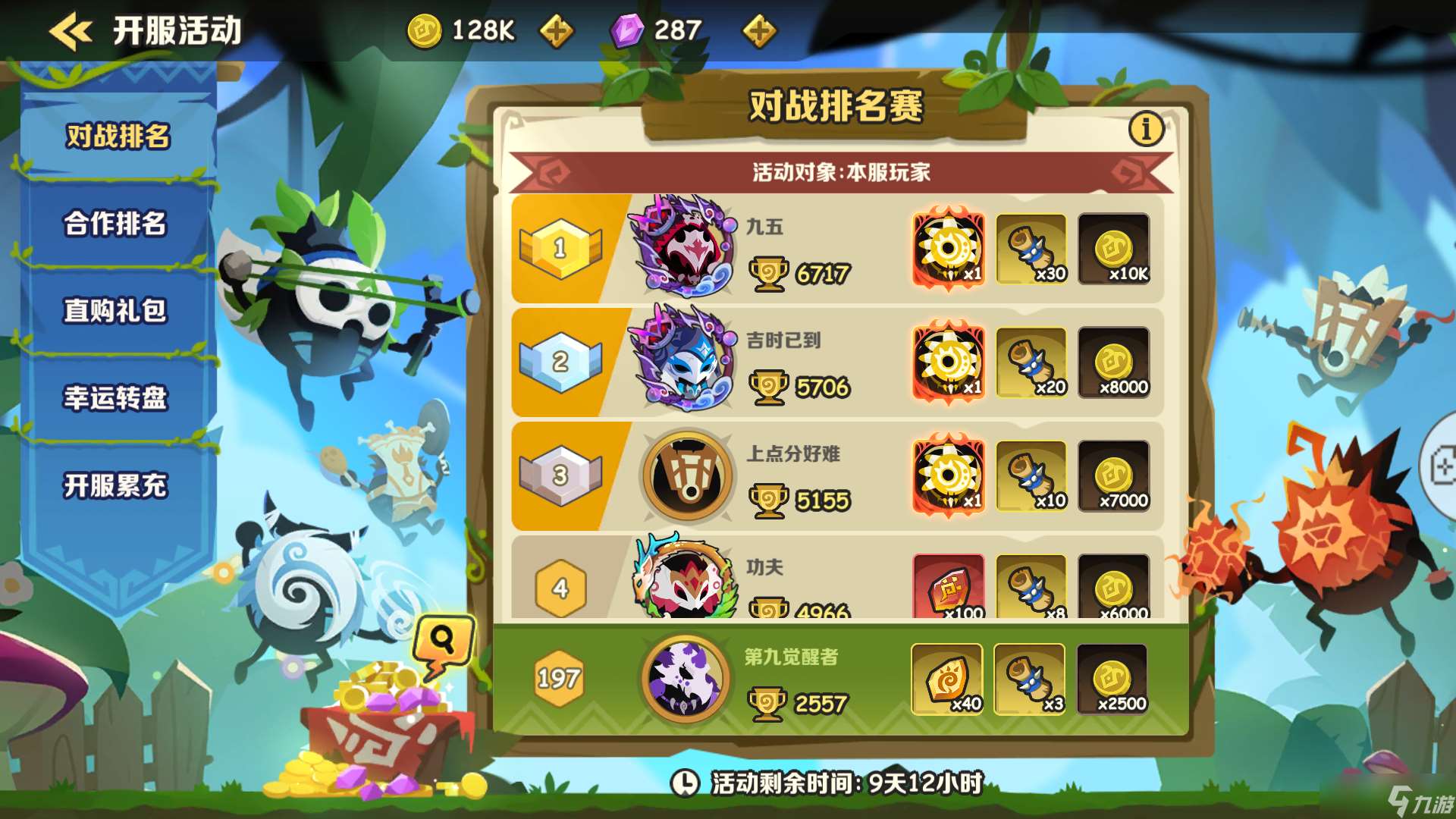Click the trophy icon next to score 6717

(x=770, y=273)
